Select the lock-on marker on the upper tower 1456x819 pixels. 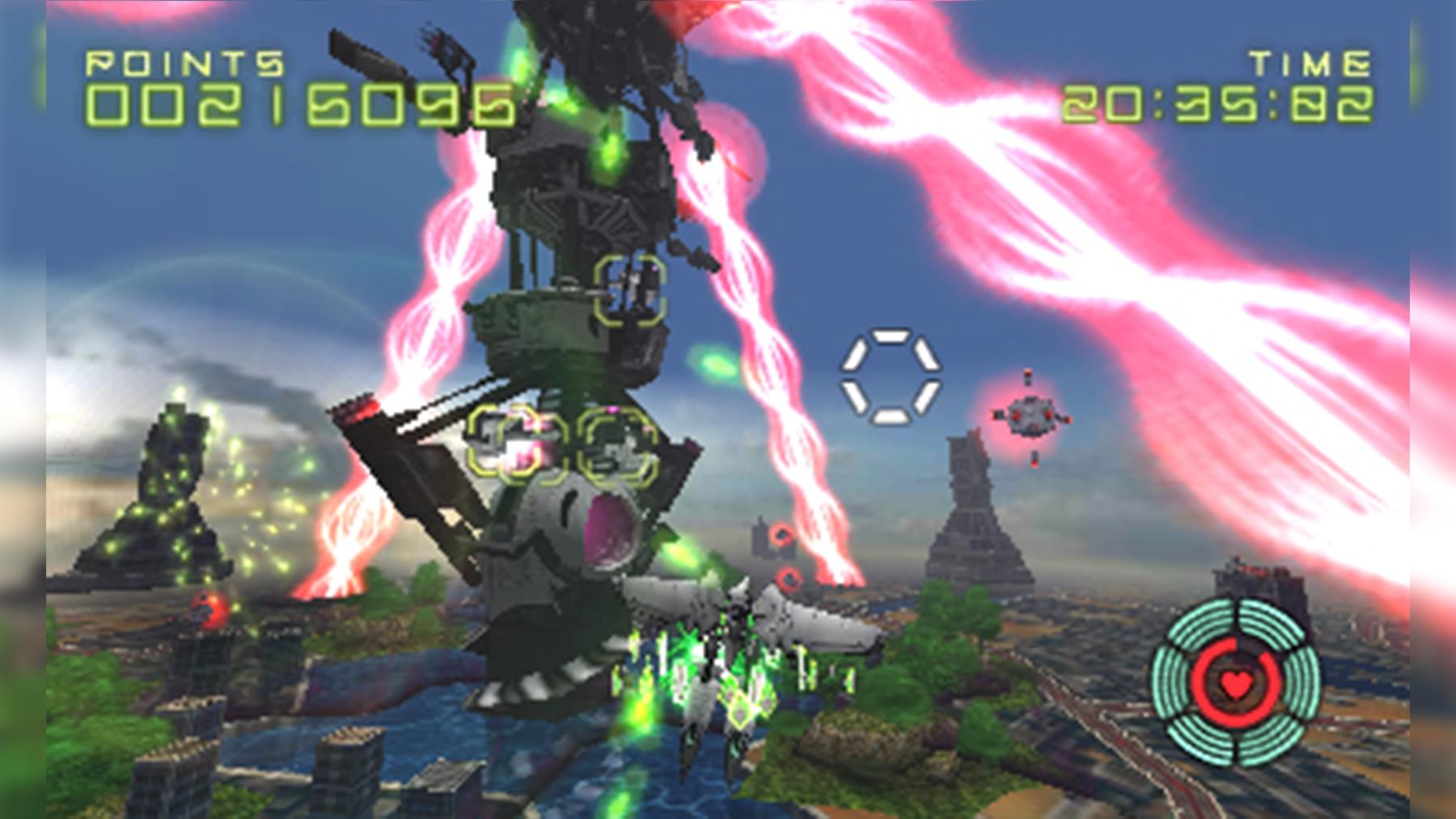(x=630, y=290)
